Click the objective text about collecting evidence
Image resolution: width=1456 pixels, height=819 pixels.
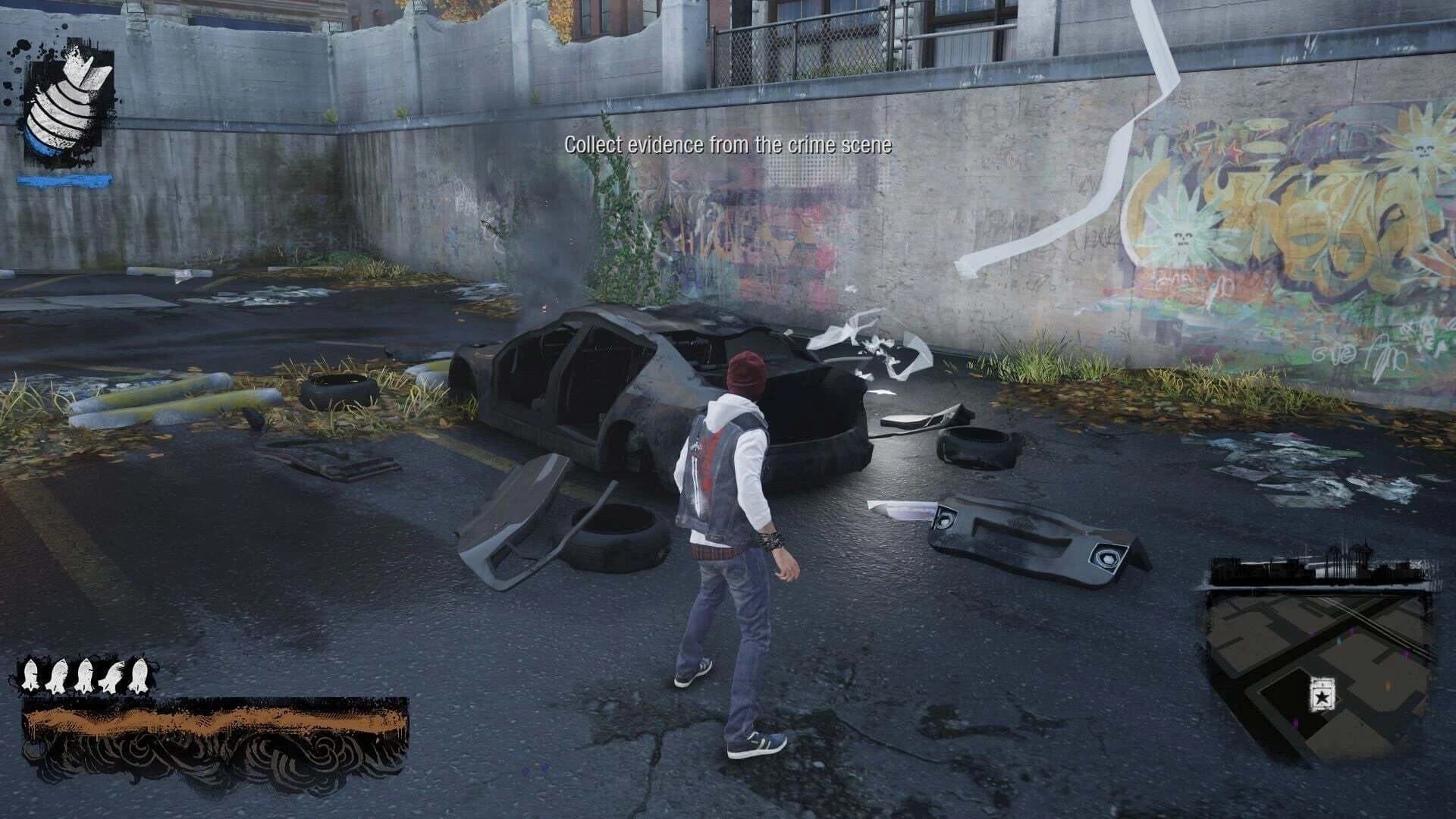(x=728, y=143)
